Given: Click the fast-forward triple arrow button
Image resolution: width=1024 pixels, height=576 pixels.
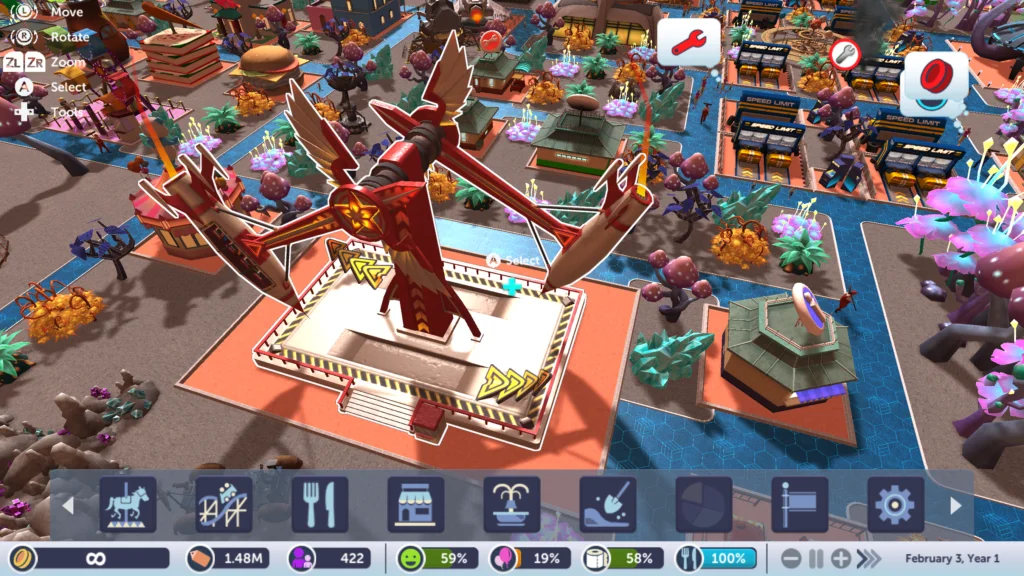Looking at the screenshot, I should (870, 559).
